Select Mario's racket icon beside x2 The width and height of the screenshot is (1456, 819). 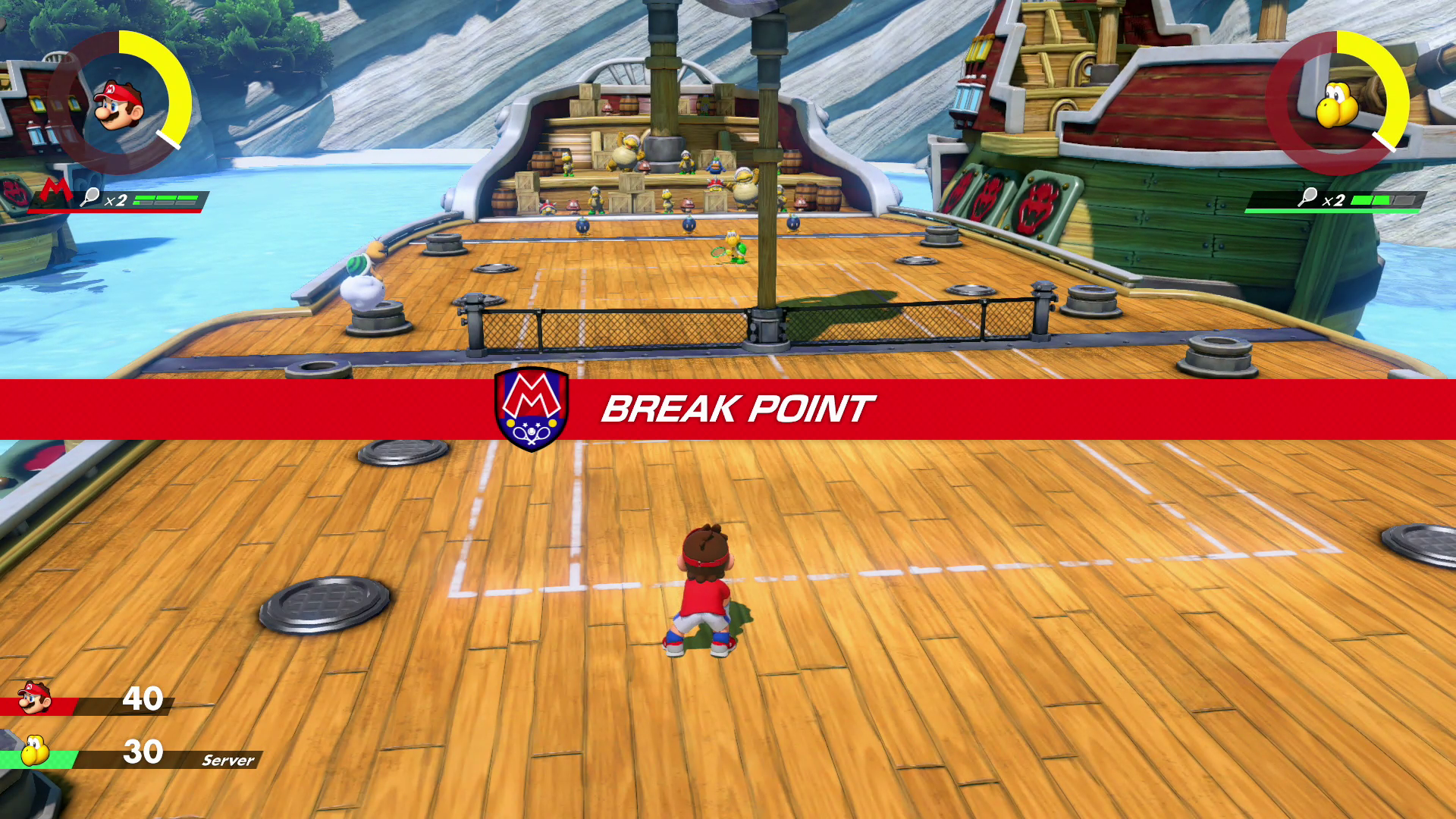pyautogui.click(x=89, y=197)
